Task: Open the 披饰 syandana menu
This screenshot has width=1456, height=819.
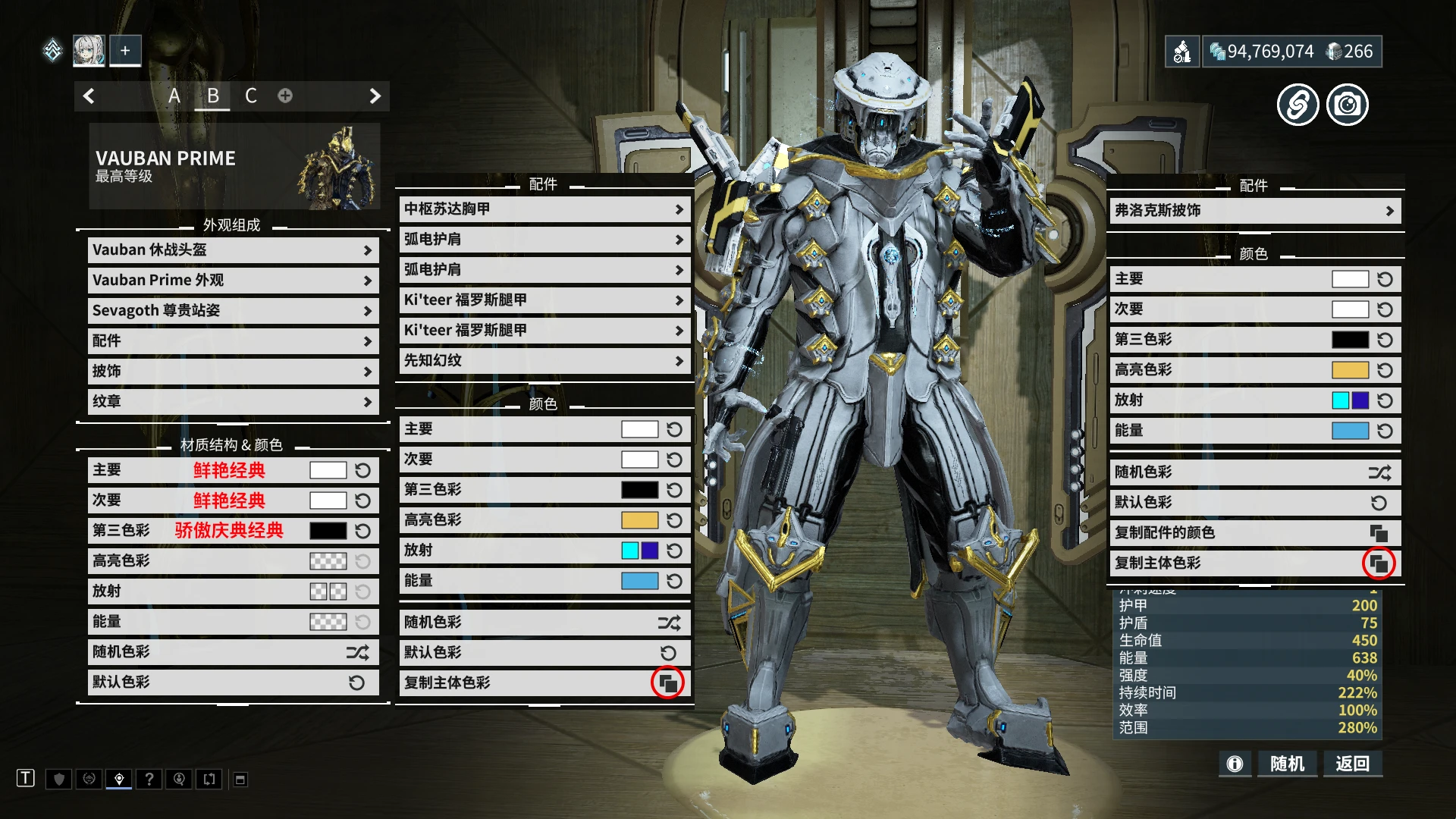Action: click(x=233, y=372)
